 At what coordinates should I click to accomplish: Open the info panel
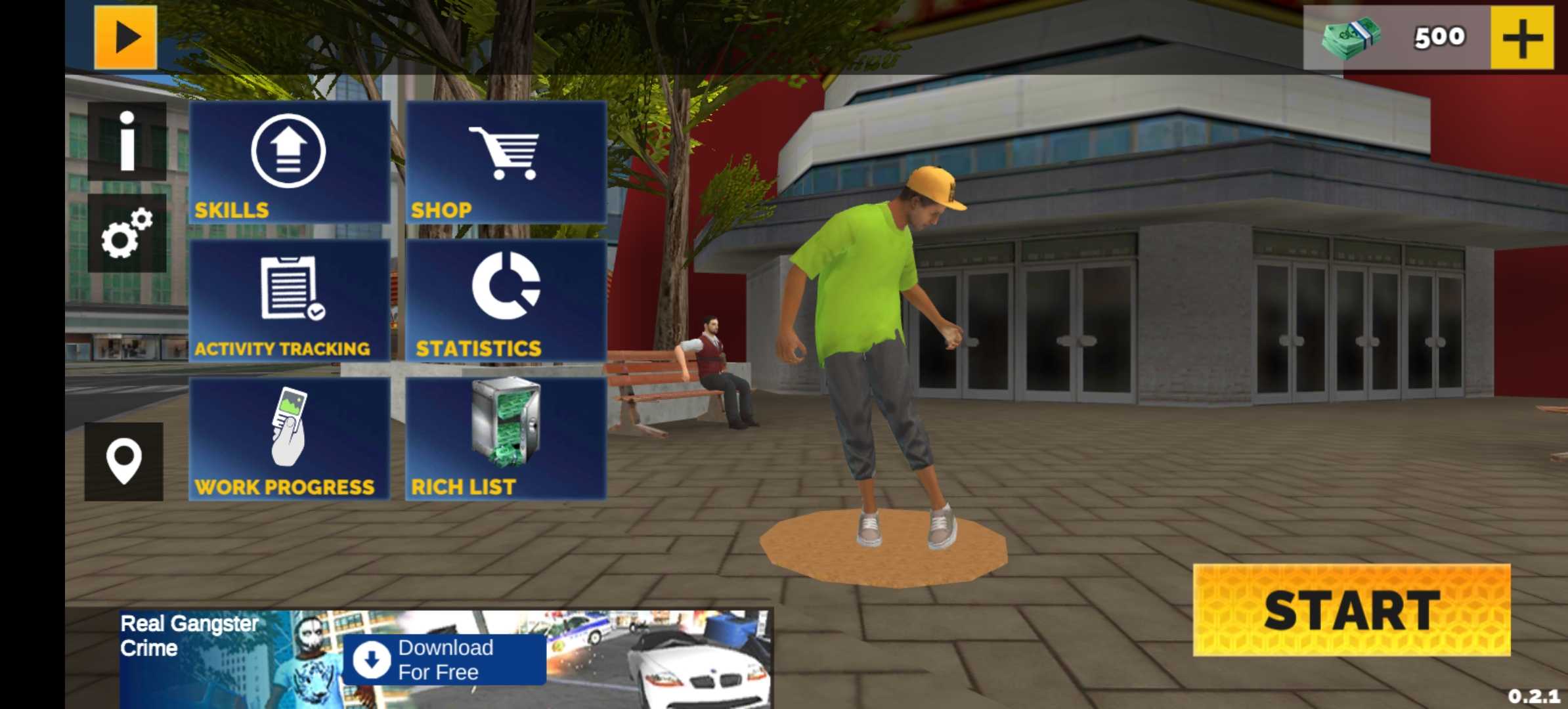(x=127, y=141)
